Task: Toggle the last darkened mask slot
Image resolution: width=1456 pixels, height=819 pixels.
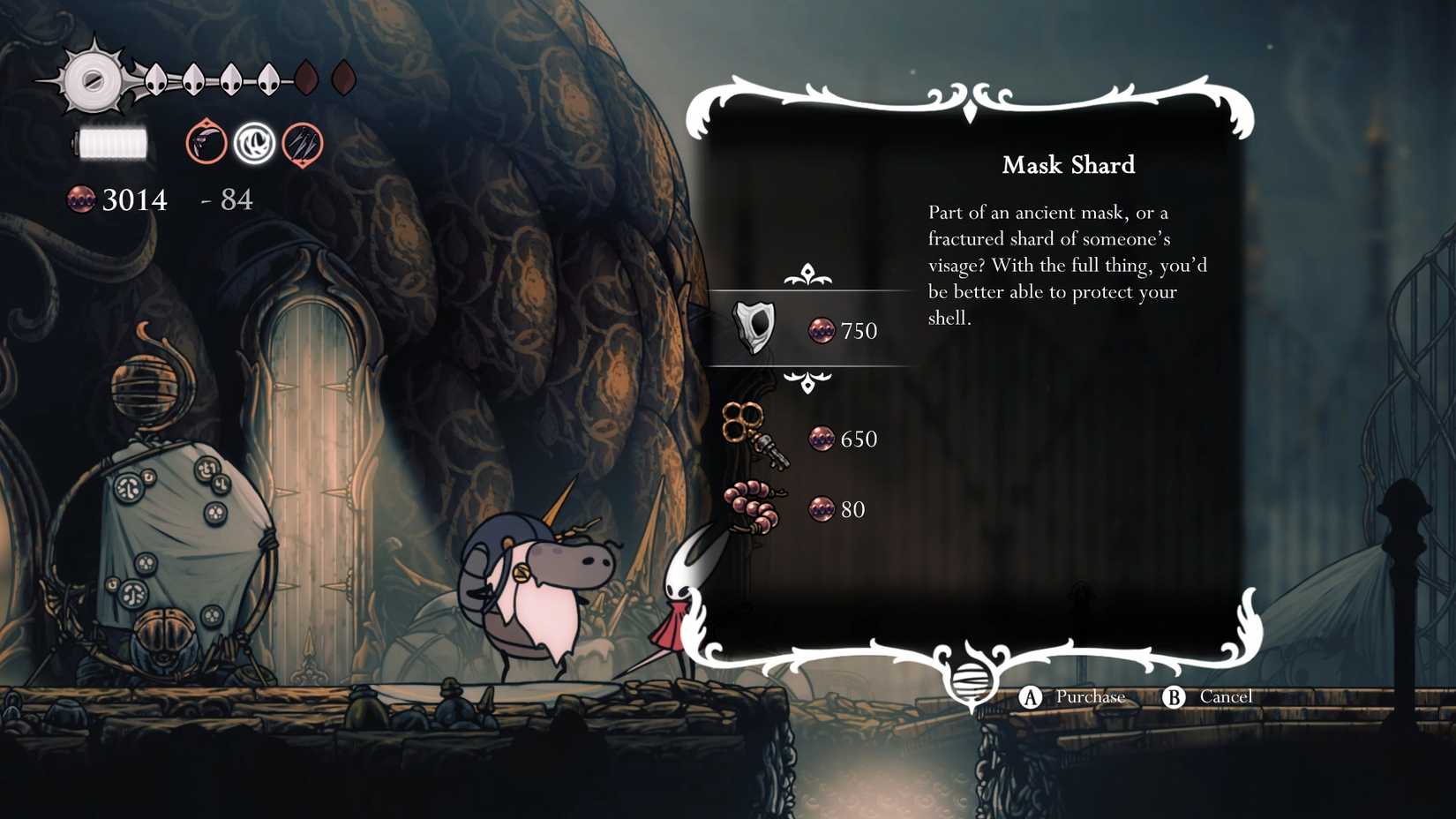Action: coord(343,78)
